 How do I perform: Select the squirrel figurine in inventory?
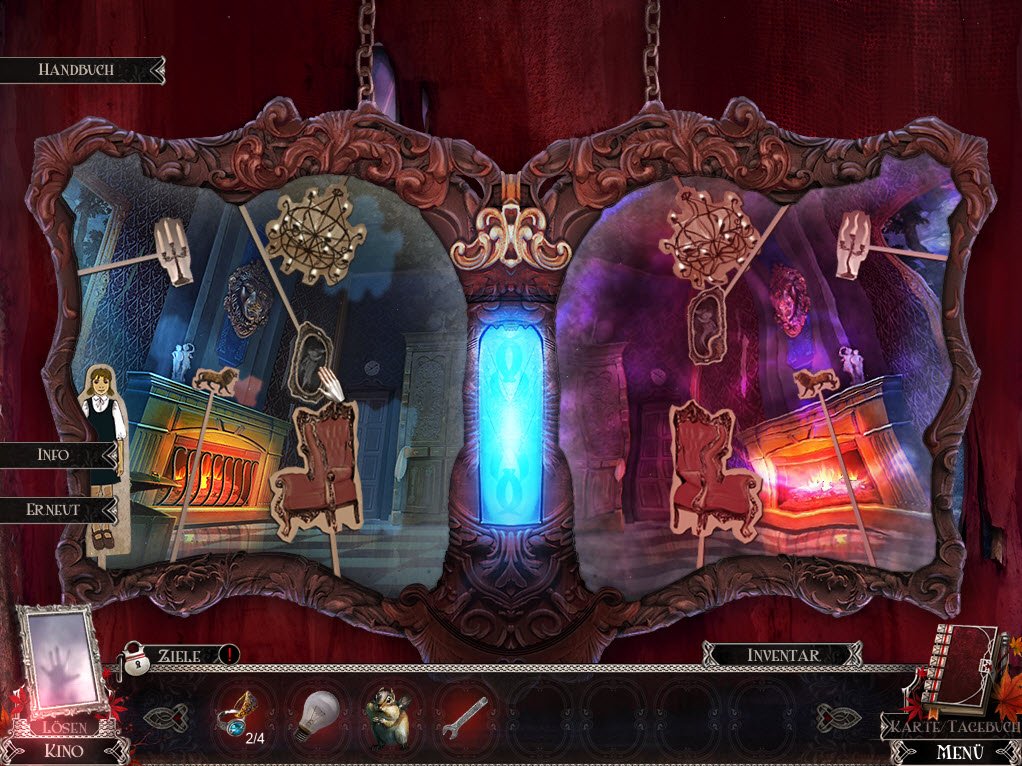coord(389,716)
